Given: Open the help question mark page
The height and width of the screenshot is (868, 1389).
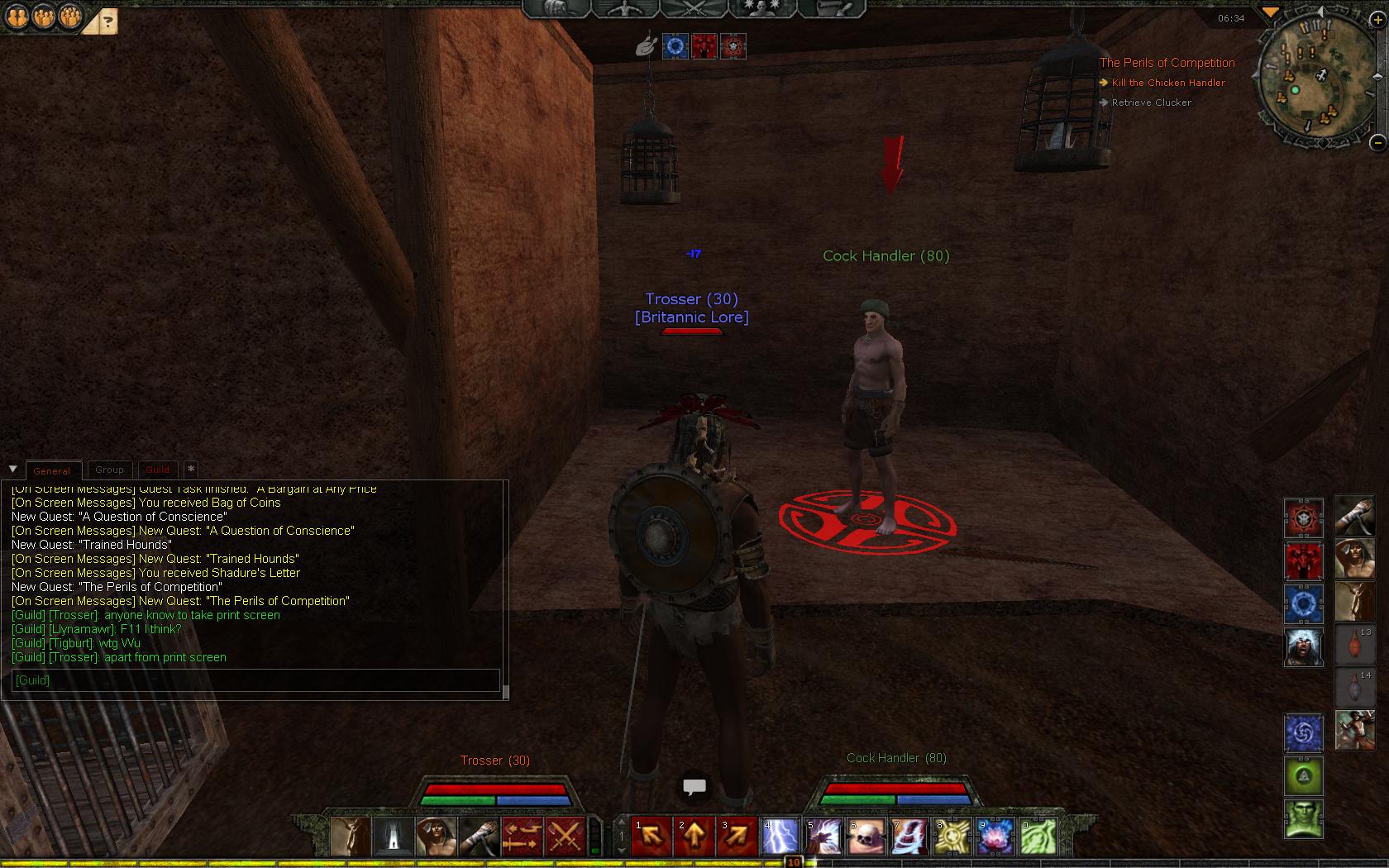Looking at the screenshot, I should pos(109,21).
